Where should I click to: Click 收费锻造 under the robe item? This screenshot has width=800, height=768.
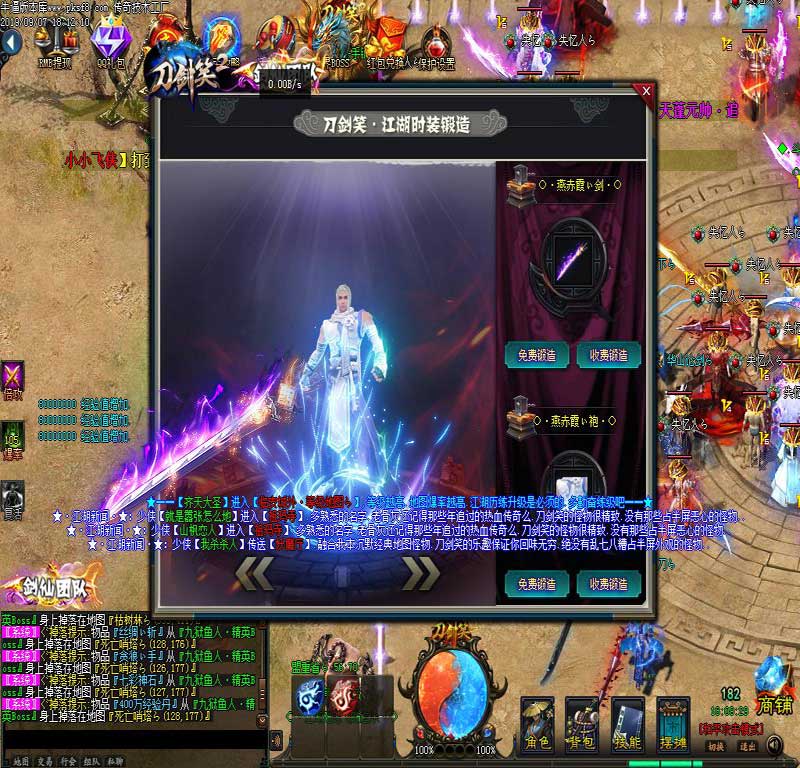(x=609, y=584)
